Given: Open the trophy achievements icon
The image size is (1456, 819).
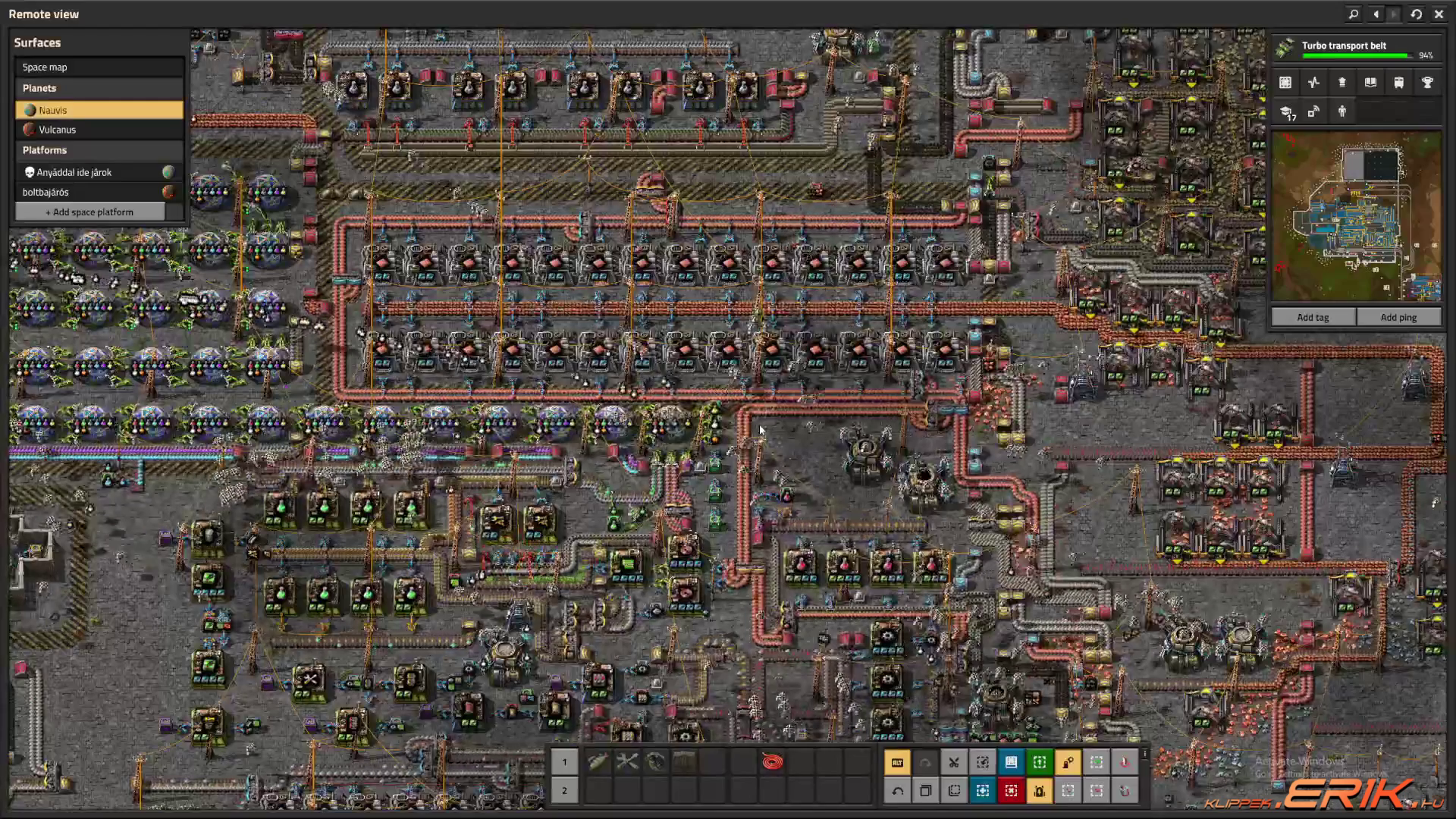Looking at the screenshot, I should (1427, 83).
